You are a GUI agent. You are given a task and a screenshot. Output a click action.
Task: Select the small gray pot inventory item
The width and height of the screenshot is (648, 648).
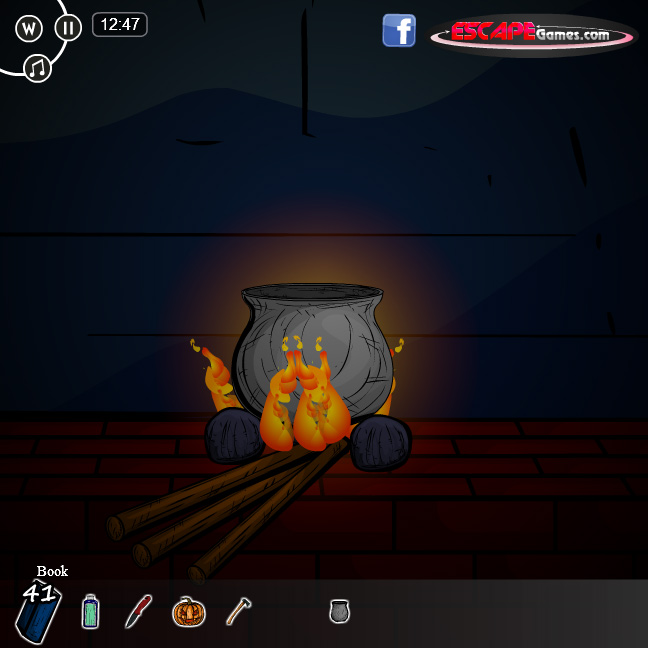tap(340, 610)
